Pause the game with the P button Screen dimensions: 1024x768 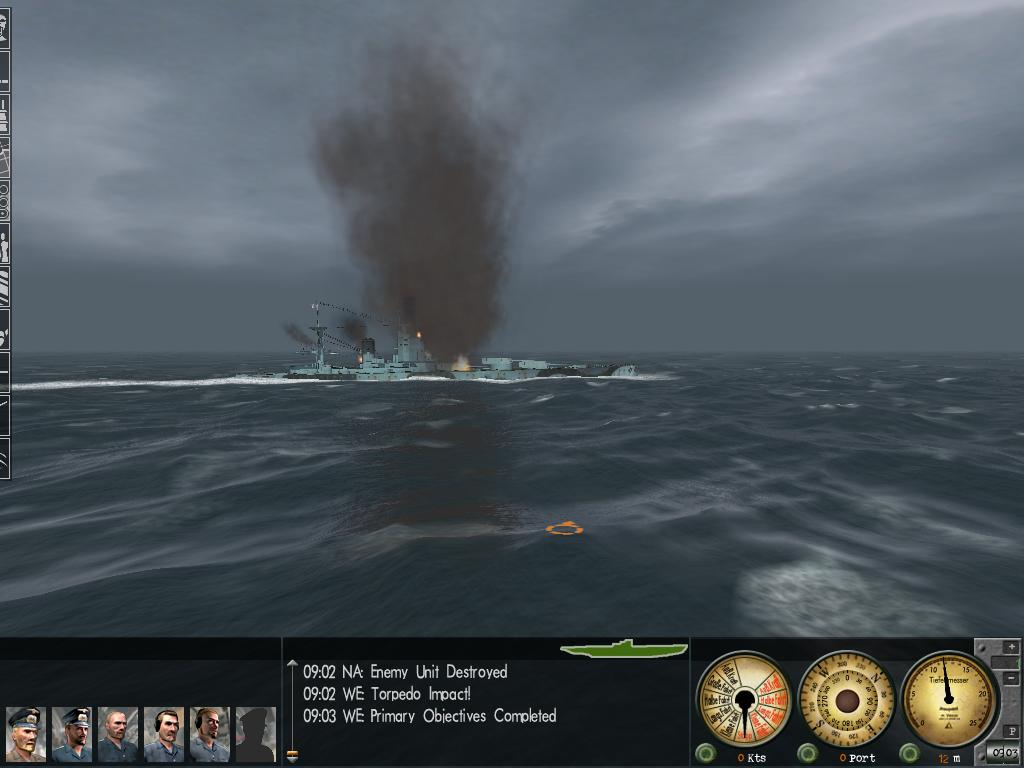tap(1011, 731)
